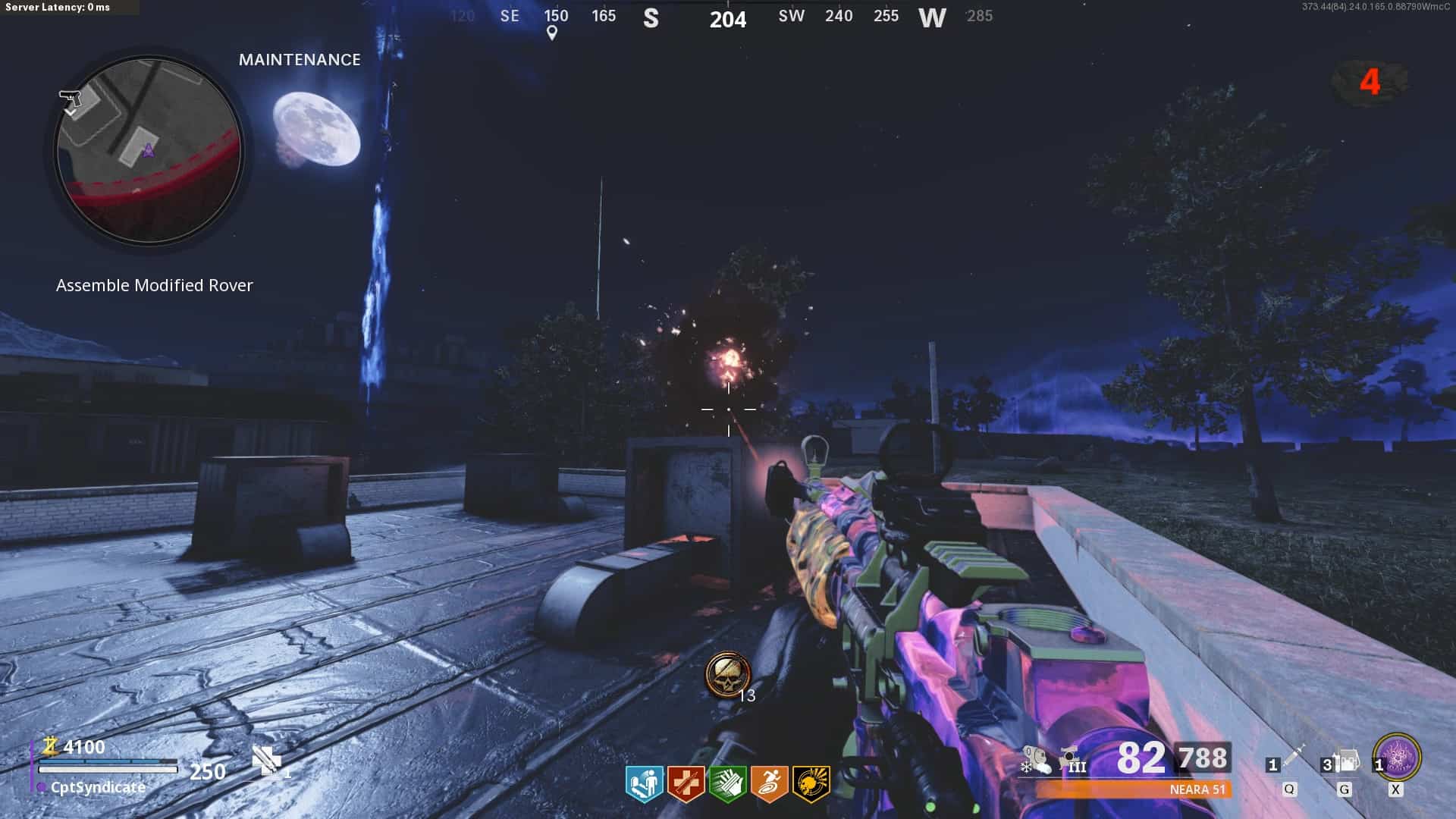Activate the purple field upgrade ability
This screenshot has width=1456, height=819.
(x=1397, y=757)
